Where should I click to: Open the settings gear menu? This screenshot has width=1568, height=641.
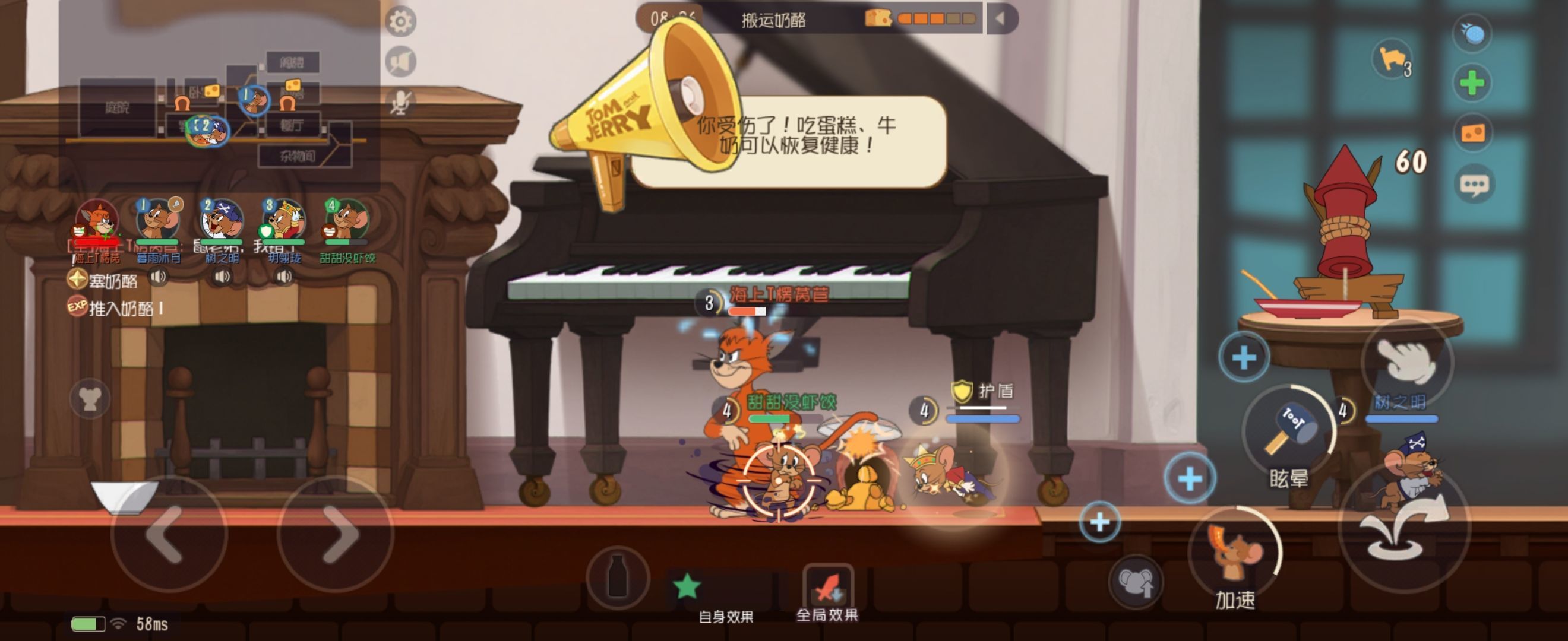pos(400,22)
